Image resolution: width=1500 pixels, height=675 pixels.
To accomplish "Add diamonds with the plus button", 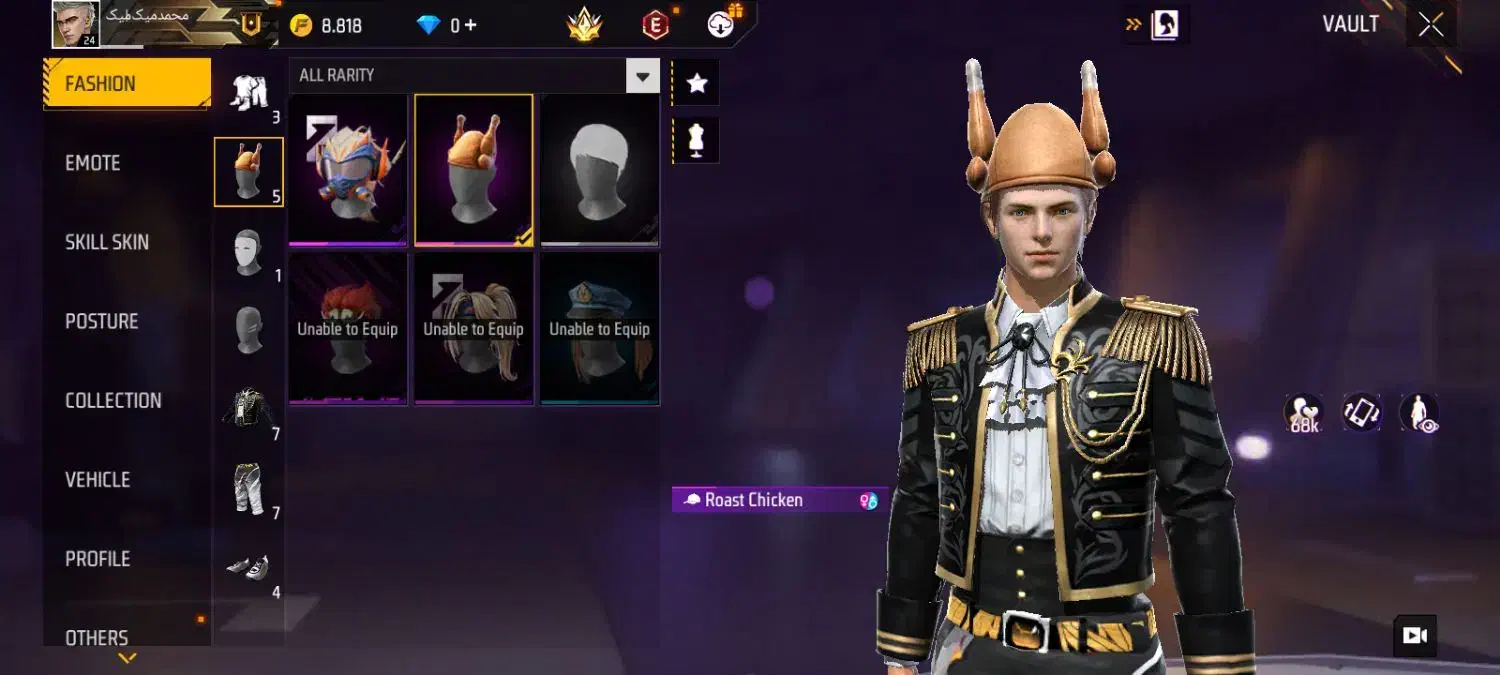I will pyautogui.click(x=469, y=26).
